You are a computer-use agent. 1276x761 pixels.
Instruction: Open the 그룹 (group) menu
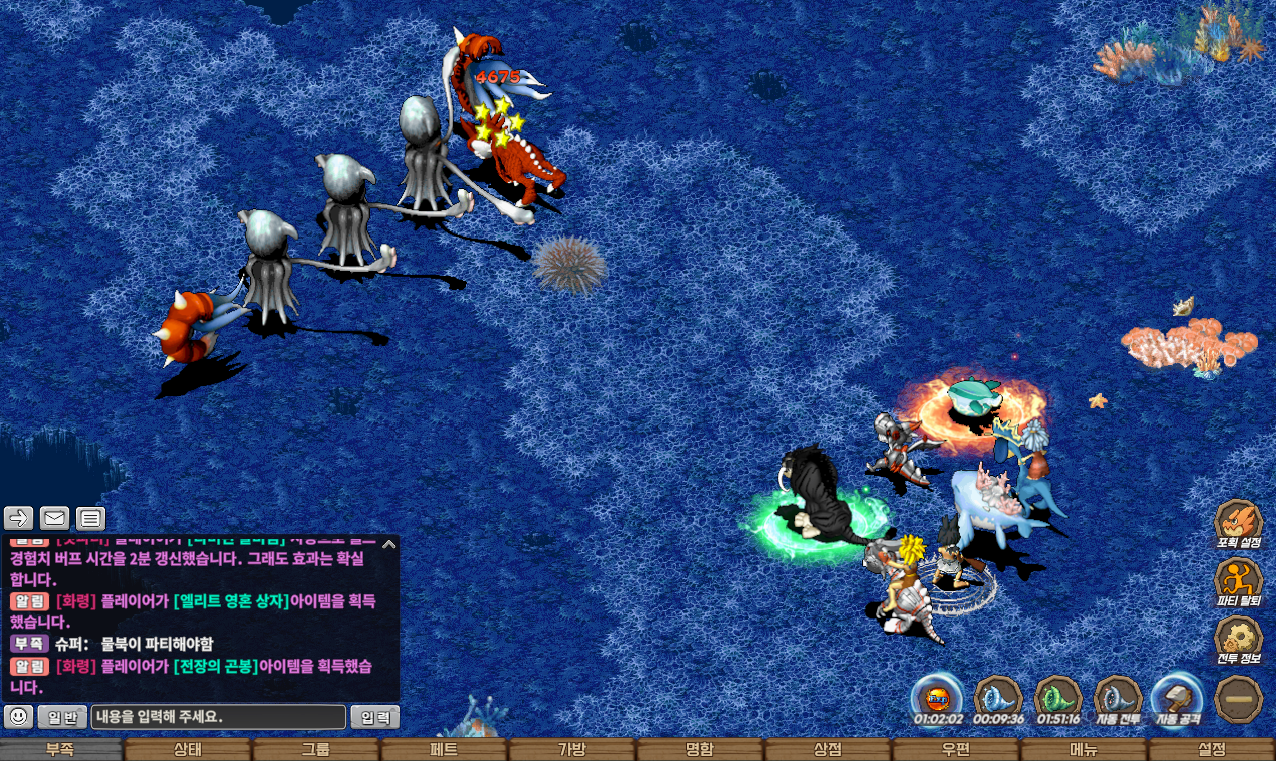[x=316, y=750]
